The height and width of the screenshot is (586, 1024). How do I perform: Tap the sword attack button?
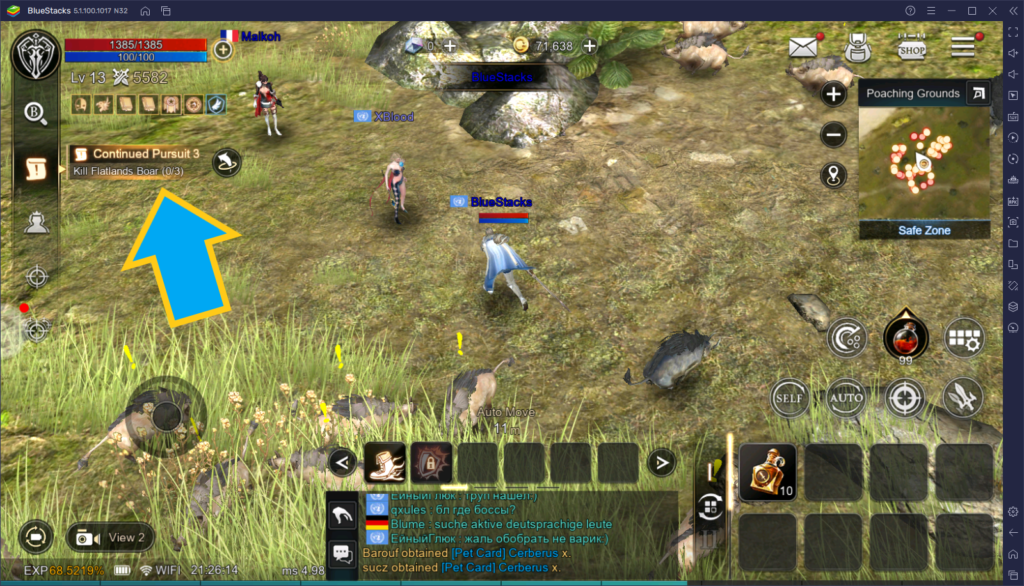click(962, 398)
